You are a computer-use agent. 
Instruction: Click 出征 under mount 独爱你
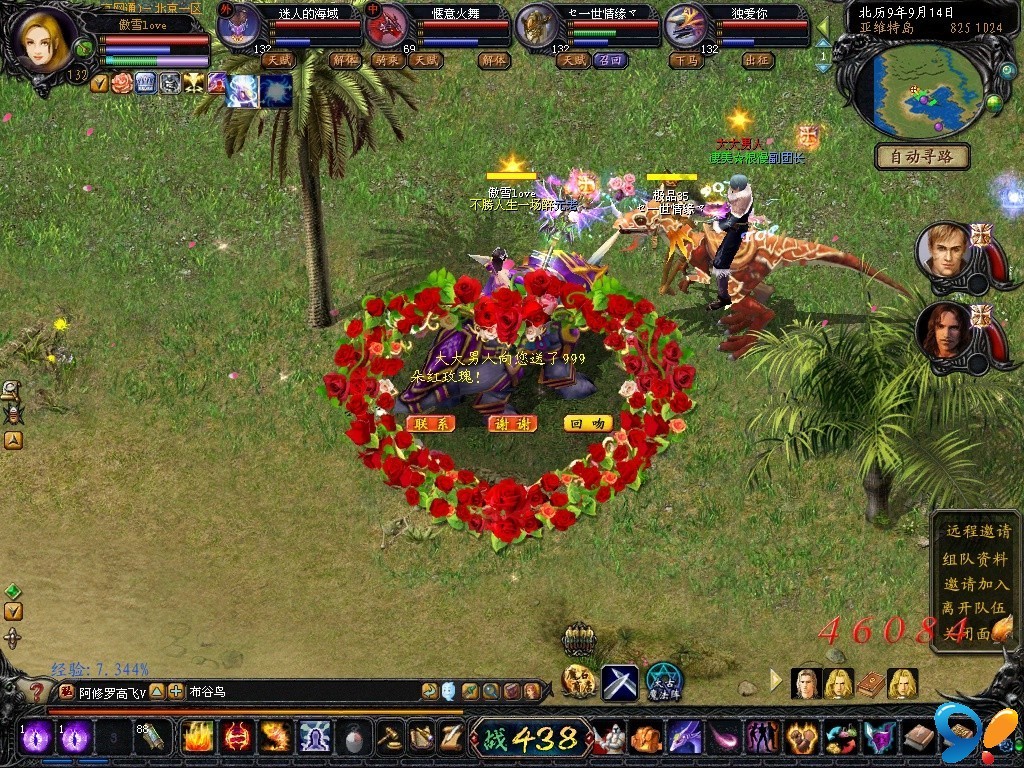758,61
